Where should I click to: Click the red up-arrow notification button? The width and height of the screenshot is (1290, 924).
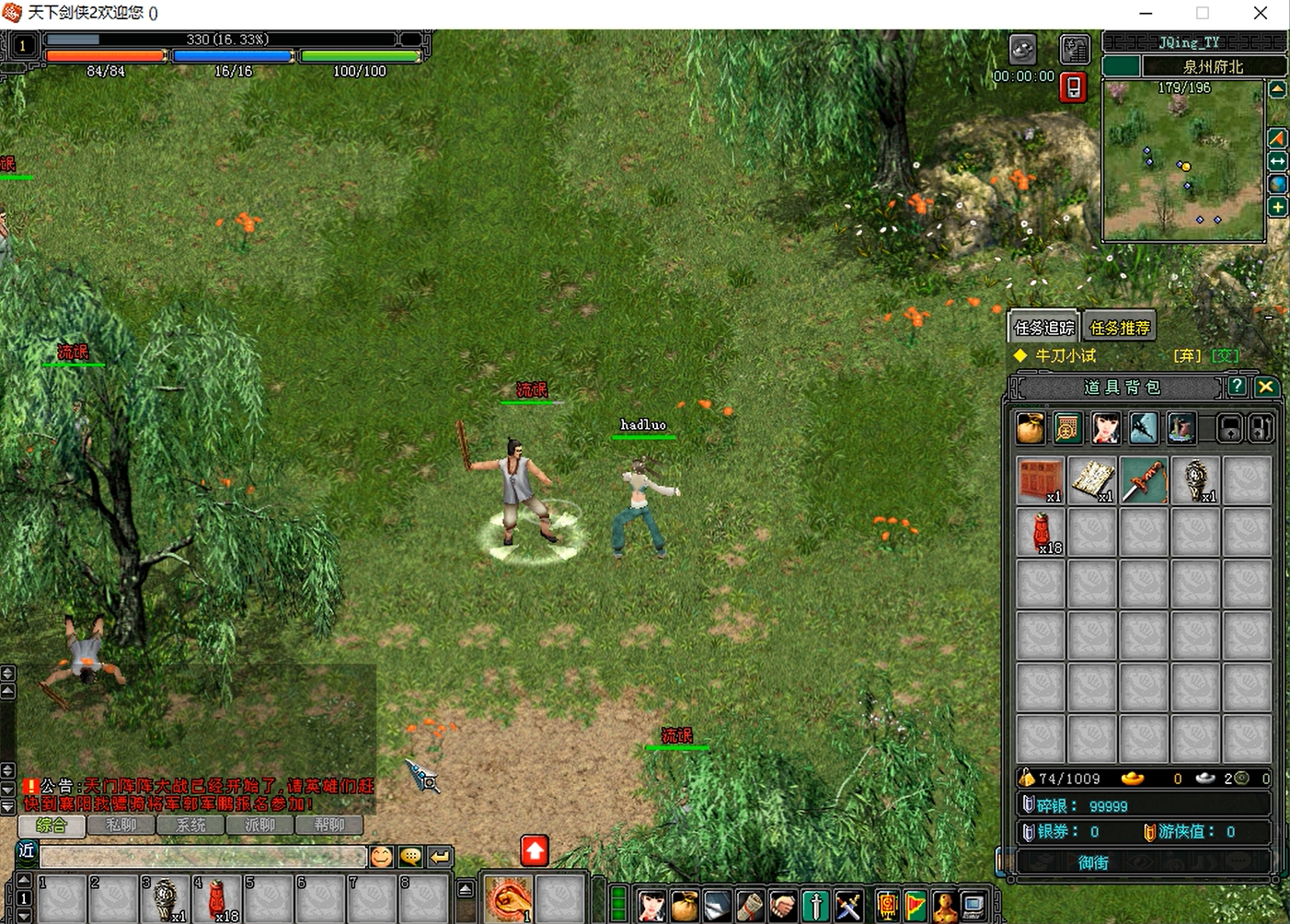point(535,850)
